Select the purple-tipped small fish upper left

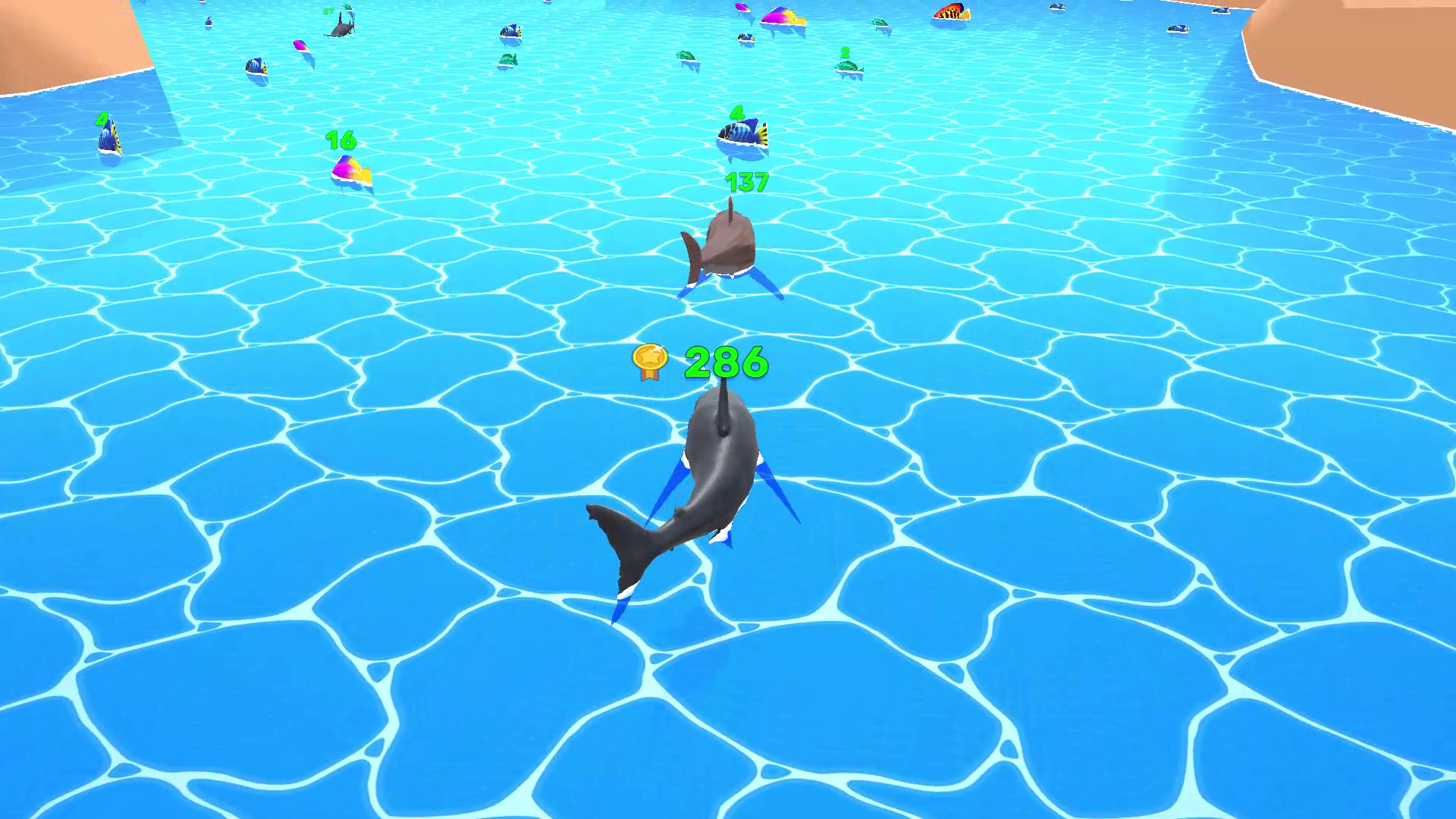tap(300, 45)
